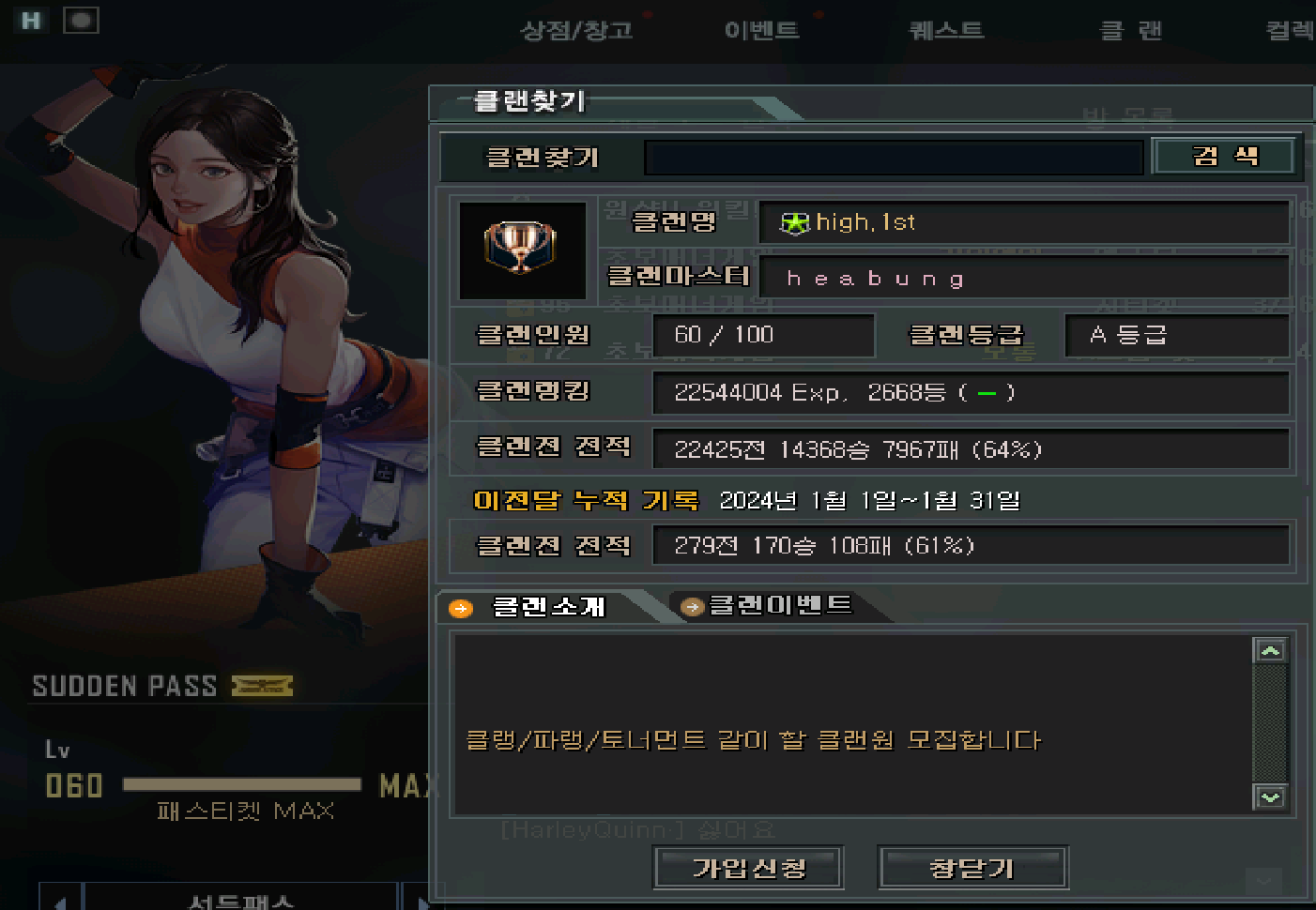
Task: Click the clan intro scroll-down arrow
Action: click(1270, 797)
